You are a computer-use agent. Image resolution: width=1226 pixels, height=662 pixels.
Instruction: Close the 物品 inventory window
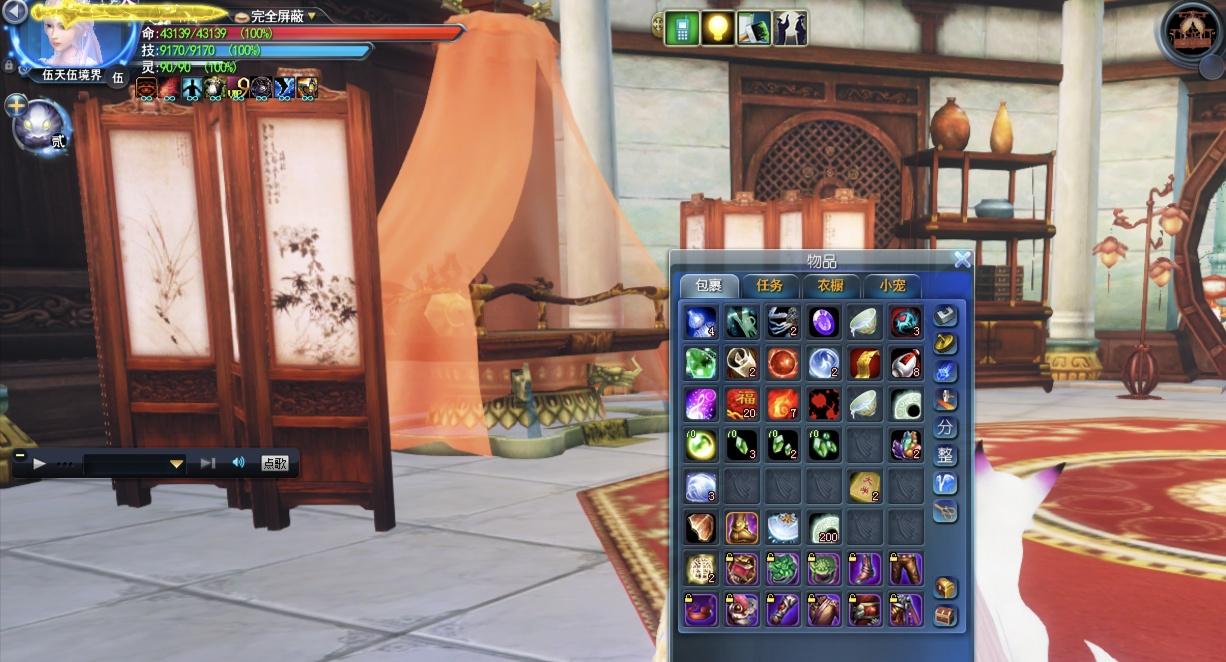point(962,260)
